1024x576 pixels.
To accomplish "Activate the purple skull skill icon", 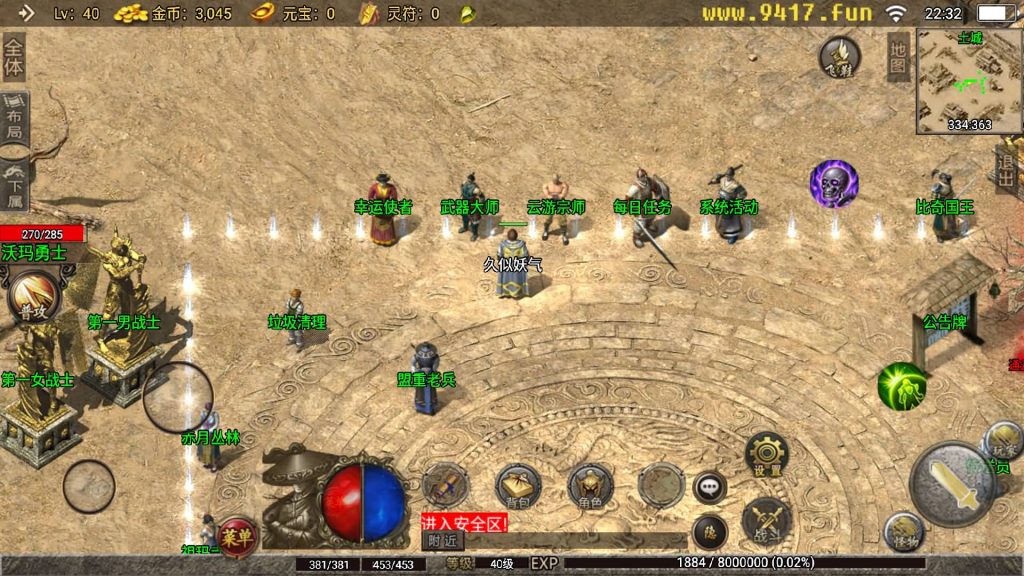I will click(833, 184).
